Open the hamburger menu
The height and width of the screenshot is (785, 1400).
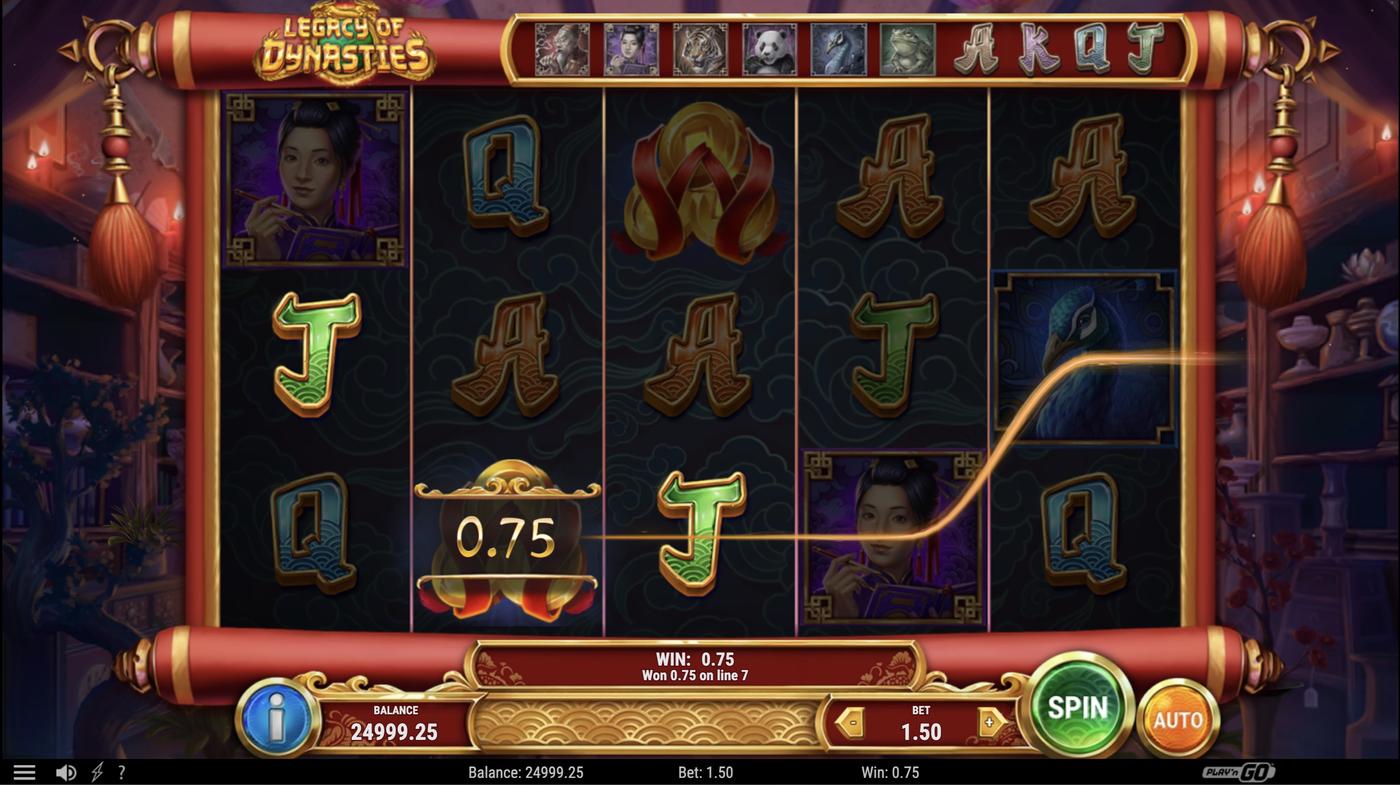[24, 772]
